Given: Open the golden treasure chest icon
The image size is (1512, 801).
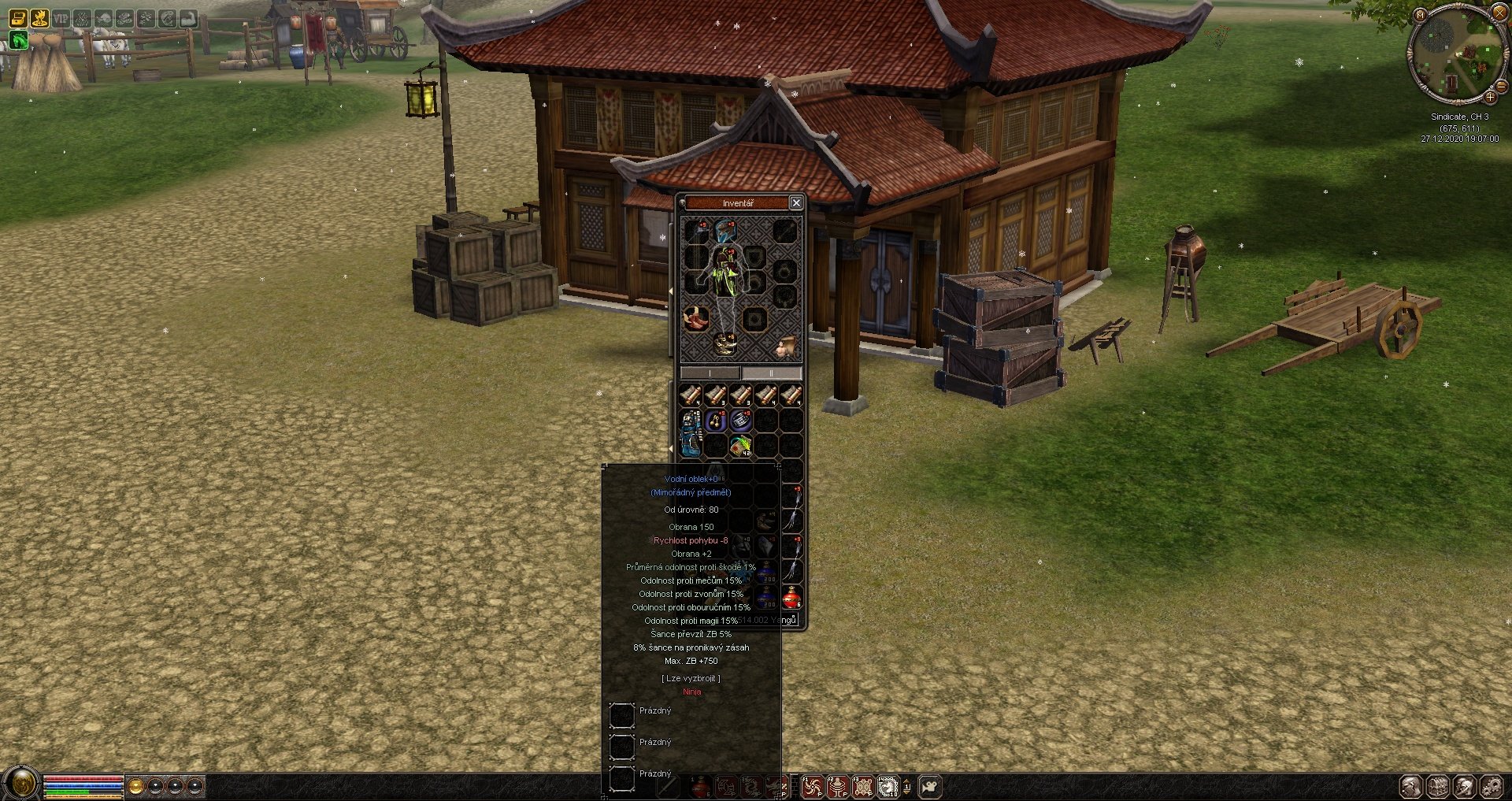Looking at the screenshot, I should pos(18,18).
